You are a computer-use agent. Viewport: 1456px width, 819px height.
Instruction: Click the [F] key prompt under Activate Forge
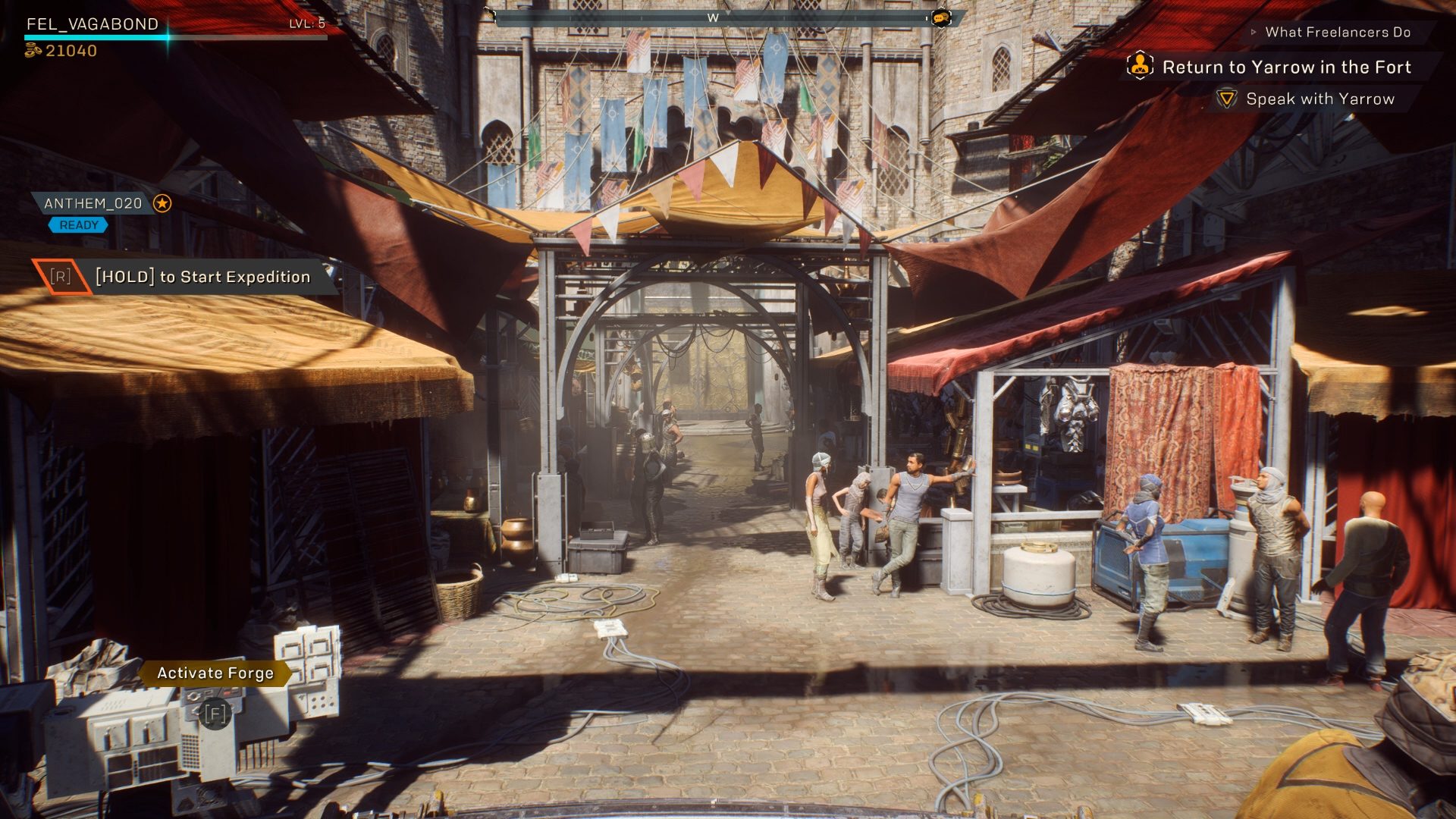pos(215,714)
